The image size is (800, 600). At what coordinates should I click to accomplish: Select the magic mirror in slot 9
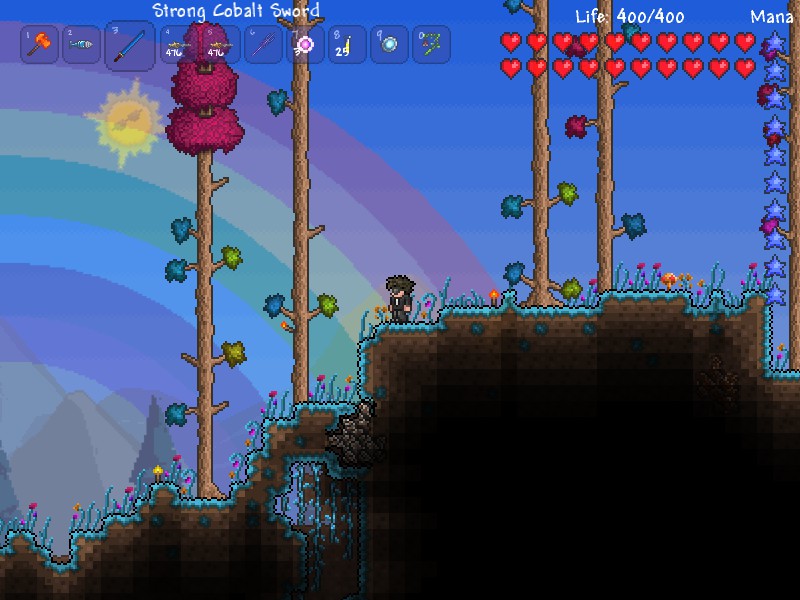click(389, 45)
